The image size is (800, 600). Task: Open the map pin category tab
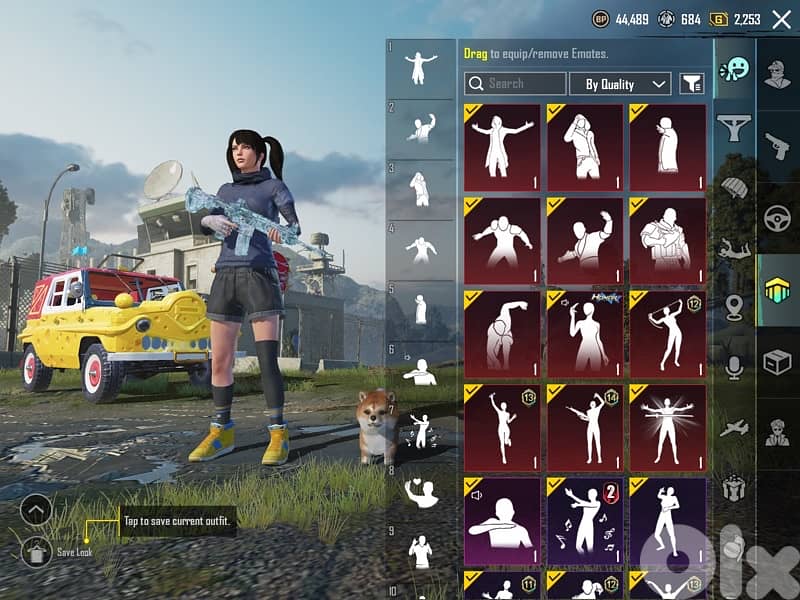click(735, 308)
